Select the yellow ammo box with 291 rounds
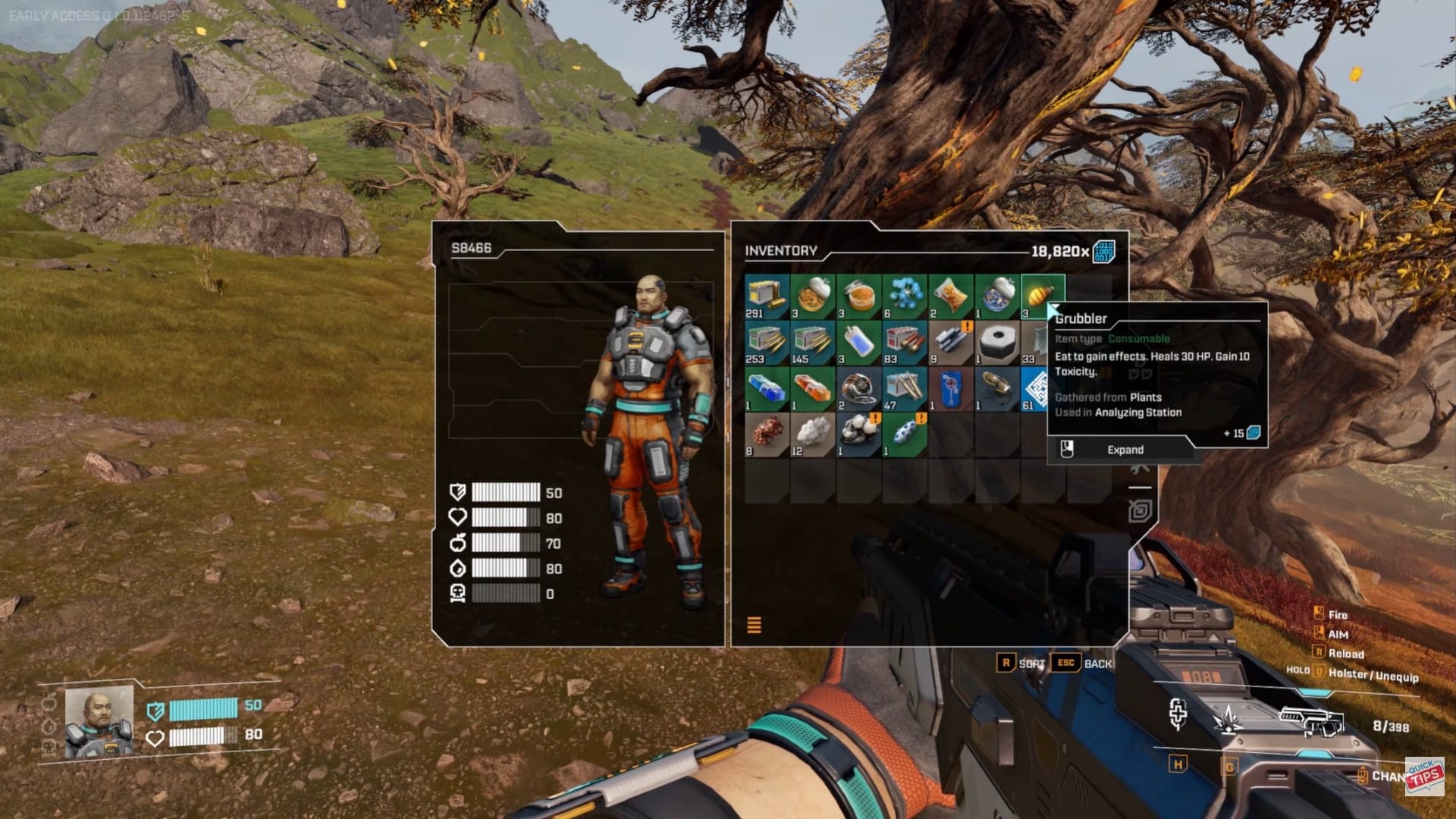Image resolution: width=1456 pixels, height=819 pixels. point(767,297)
